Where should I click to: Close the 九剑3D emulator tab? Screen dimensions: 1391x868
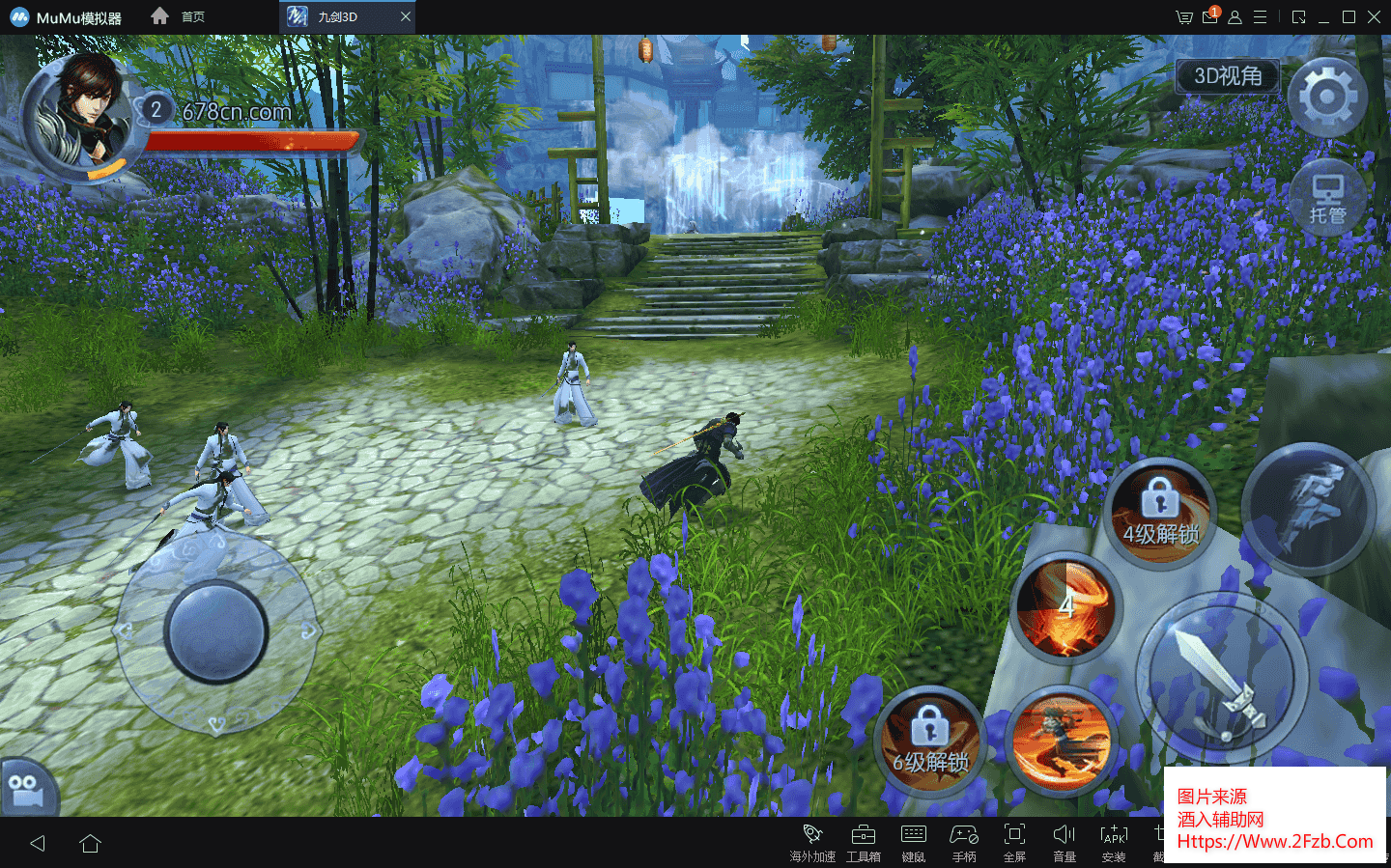(x=406, y=16)
